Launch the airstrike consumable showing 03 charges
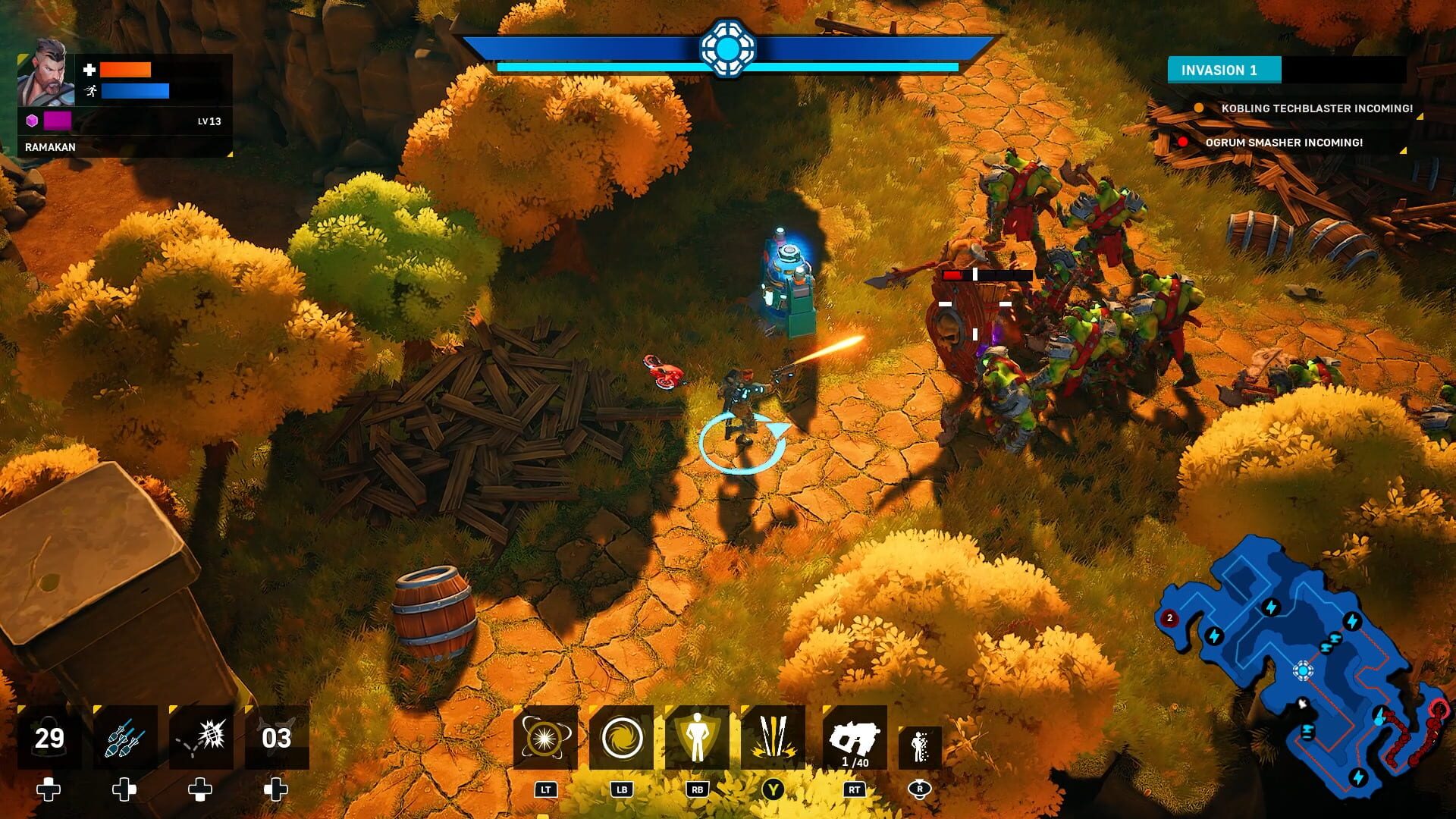Image resolution: width=1456 pixels, height=819 pixels. (275, 736)
